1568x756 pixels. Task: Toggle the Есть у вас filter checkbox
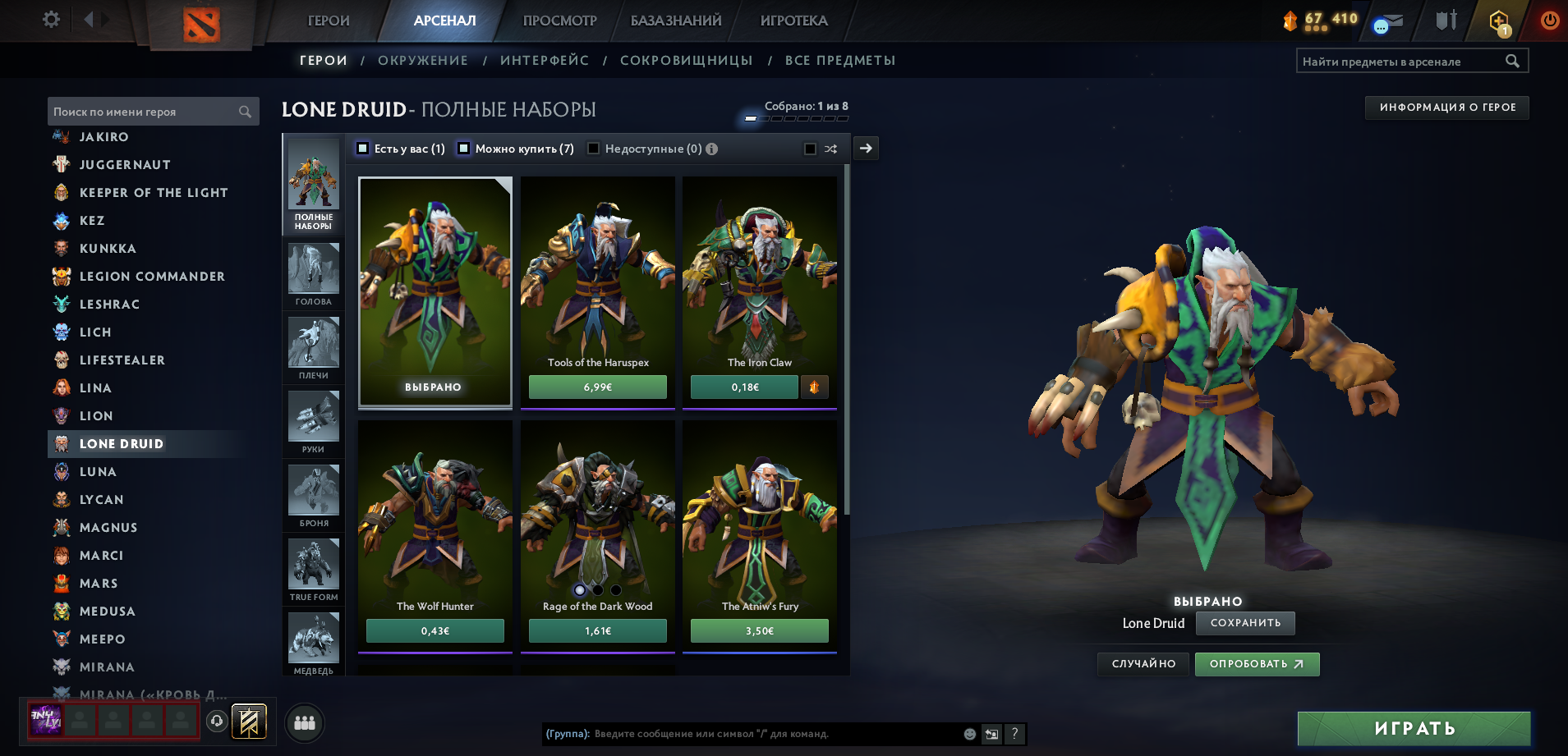[x=362, y=149]
